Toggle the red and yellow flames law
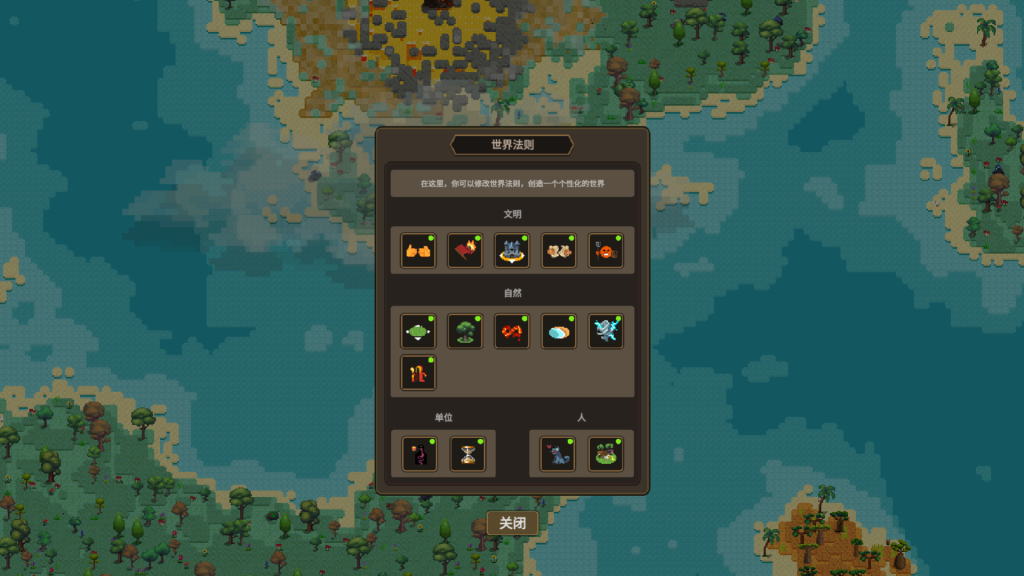The height and width of the screenshot is (576, 1024). pyautogui.click(x=418, y=373)
